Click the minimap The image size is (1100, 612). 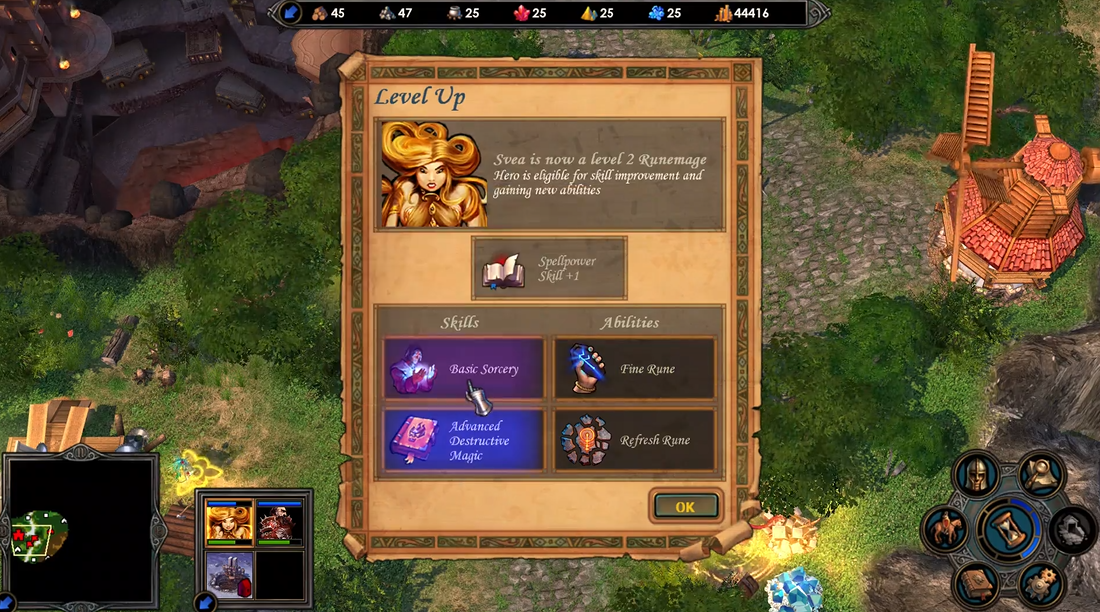pyautogui.click(x=80, y=532)
